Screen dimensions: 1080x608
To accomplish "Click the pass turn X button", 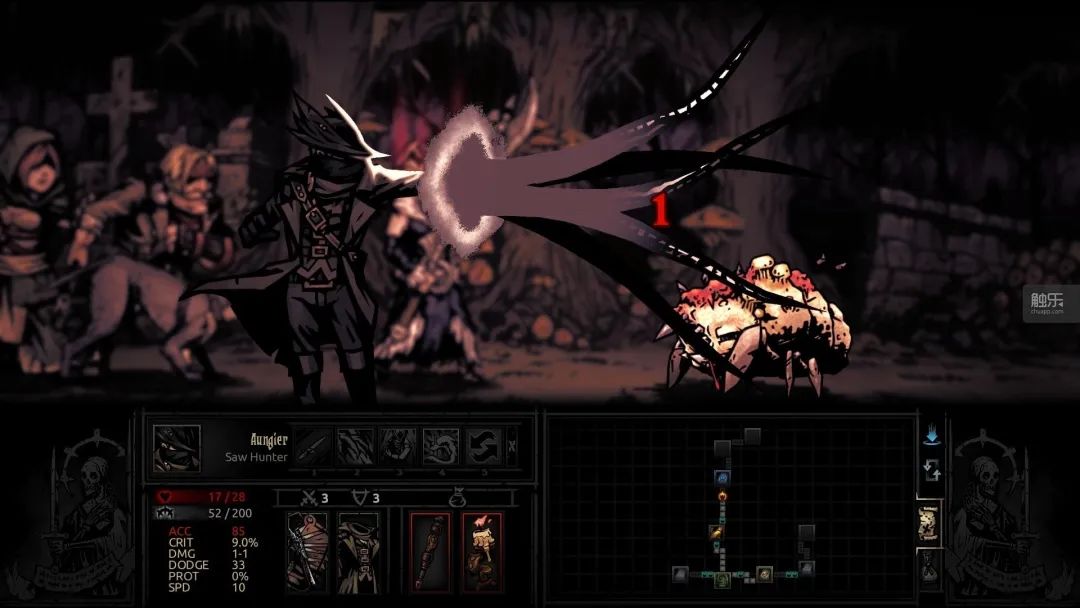I will click(x=513, y=447).
